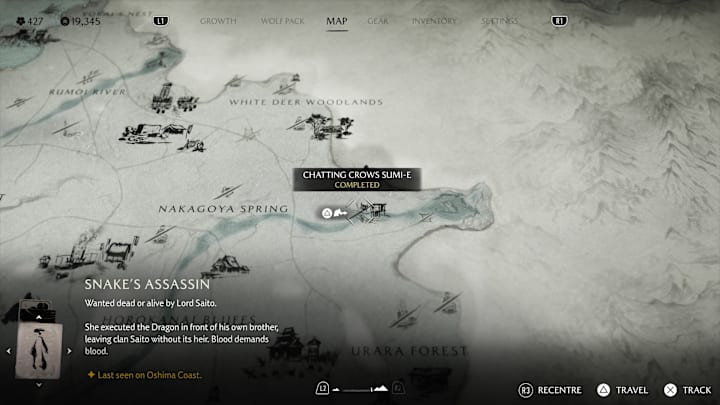Screen dimensions: 720x405
Task: Adjust the map zoom level bar
Action: (360, 388)
